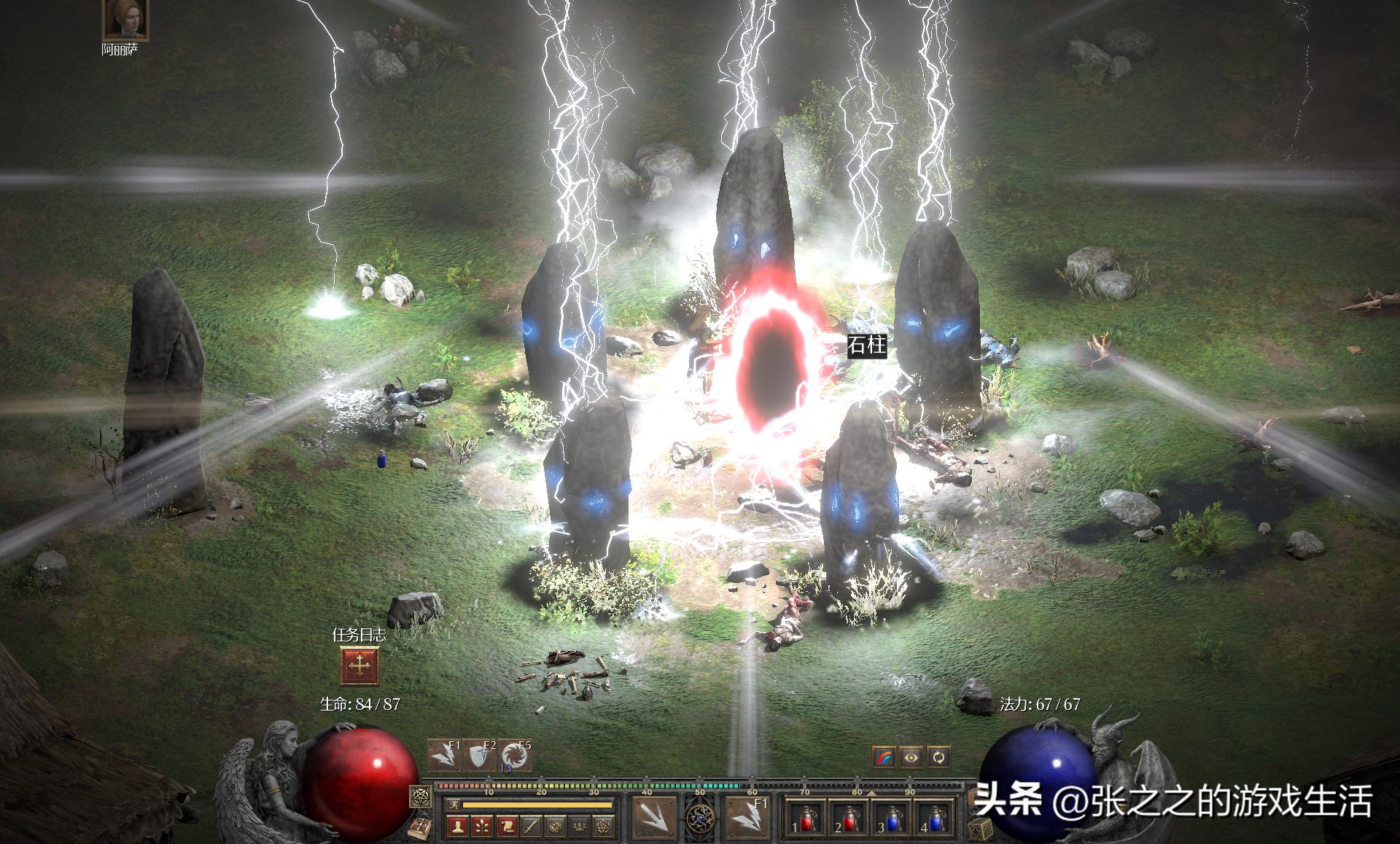Click the party members icon in mini panel
Image resolution: width=1400 pixels, height=844 pixels.
coord(580,827)
